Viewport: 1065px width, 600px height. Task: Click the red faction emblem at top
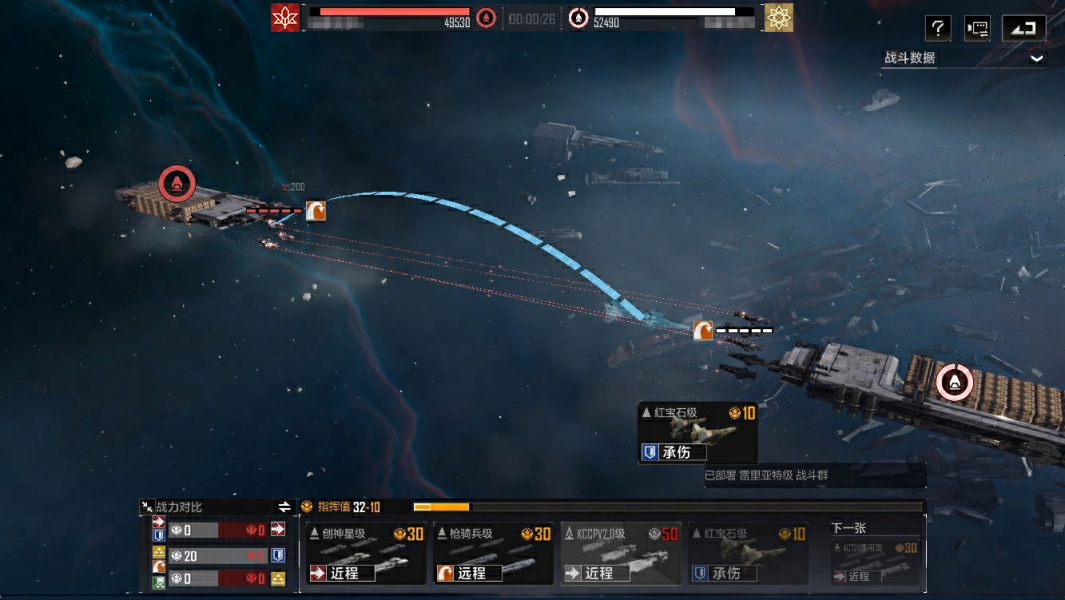tap(286, 17)
